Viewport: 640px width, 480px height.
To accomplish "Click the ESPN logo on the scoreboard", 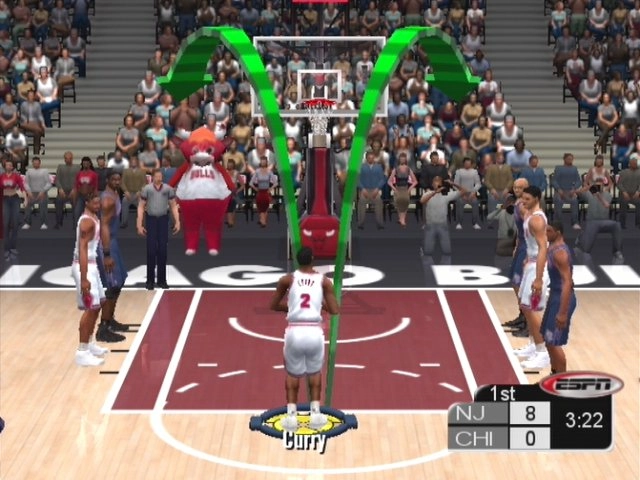I will tap(581, 385).
